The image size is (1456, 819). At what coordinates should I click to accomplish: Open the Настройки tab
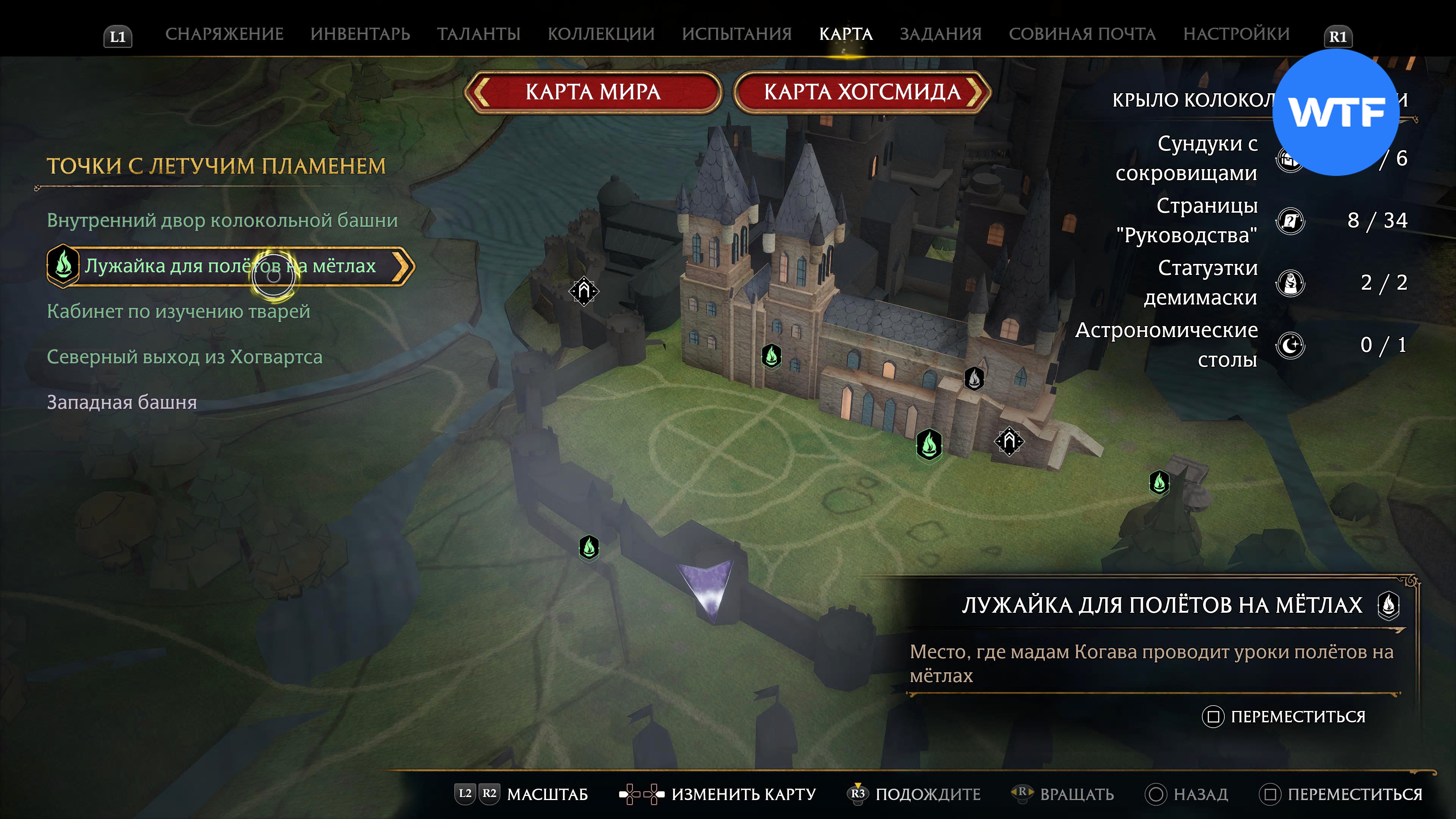pos(1236,34)
